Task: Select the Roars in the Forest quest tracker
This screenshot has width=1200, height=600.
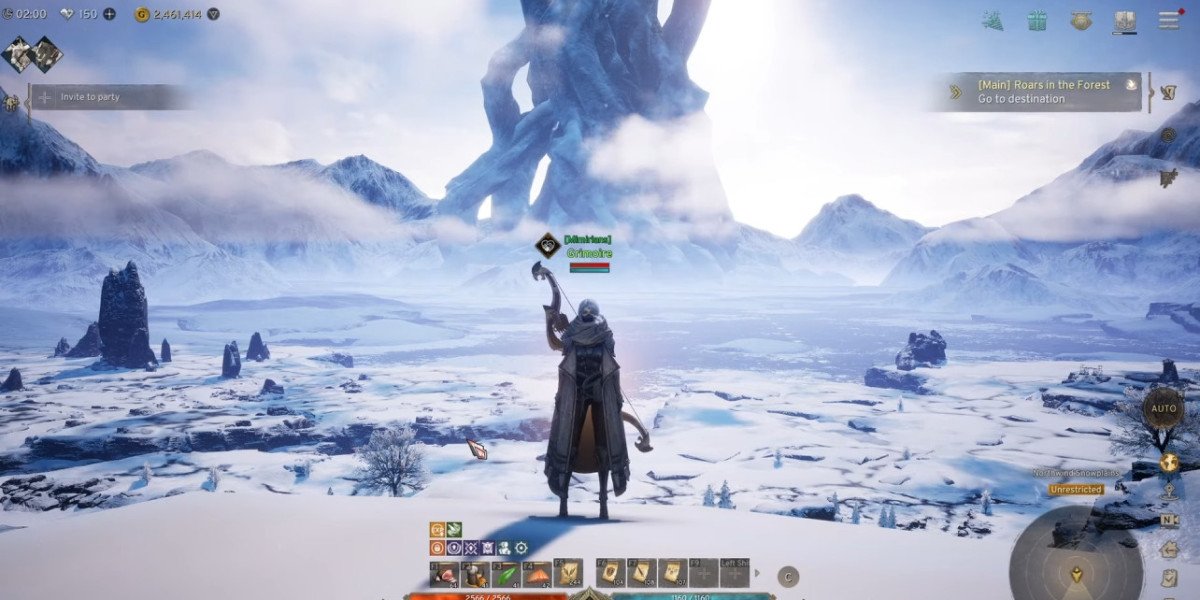Action: [x=1041, y=92]
